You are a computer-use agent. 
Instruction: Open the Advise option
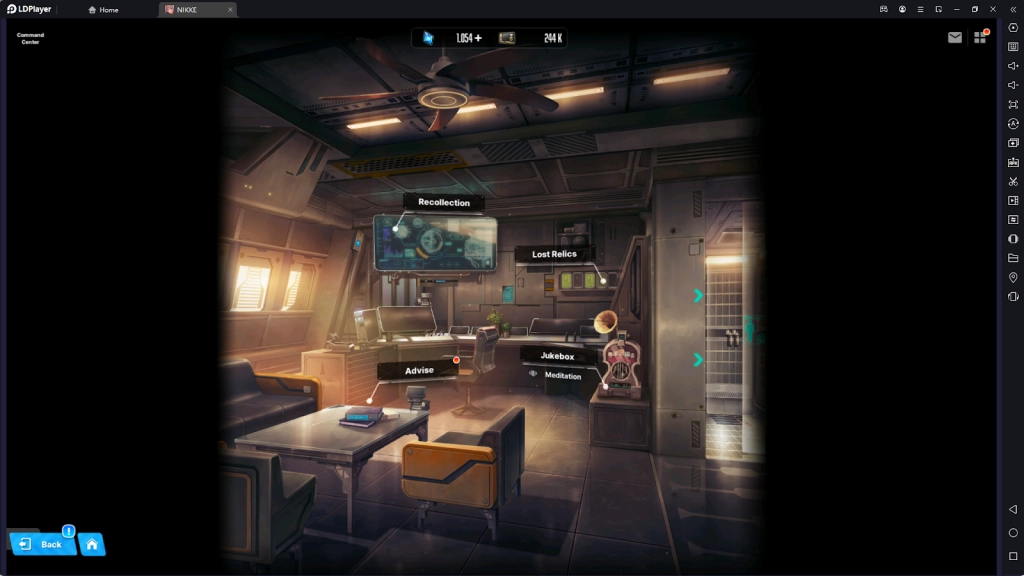tap(419, 370)
